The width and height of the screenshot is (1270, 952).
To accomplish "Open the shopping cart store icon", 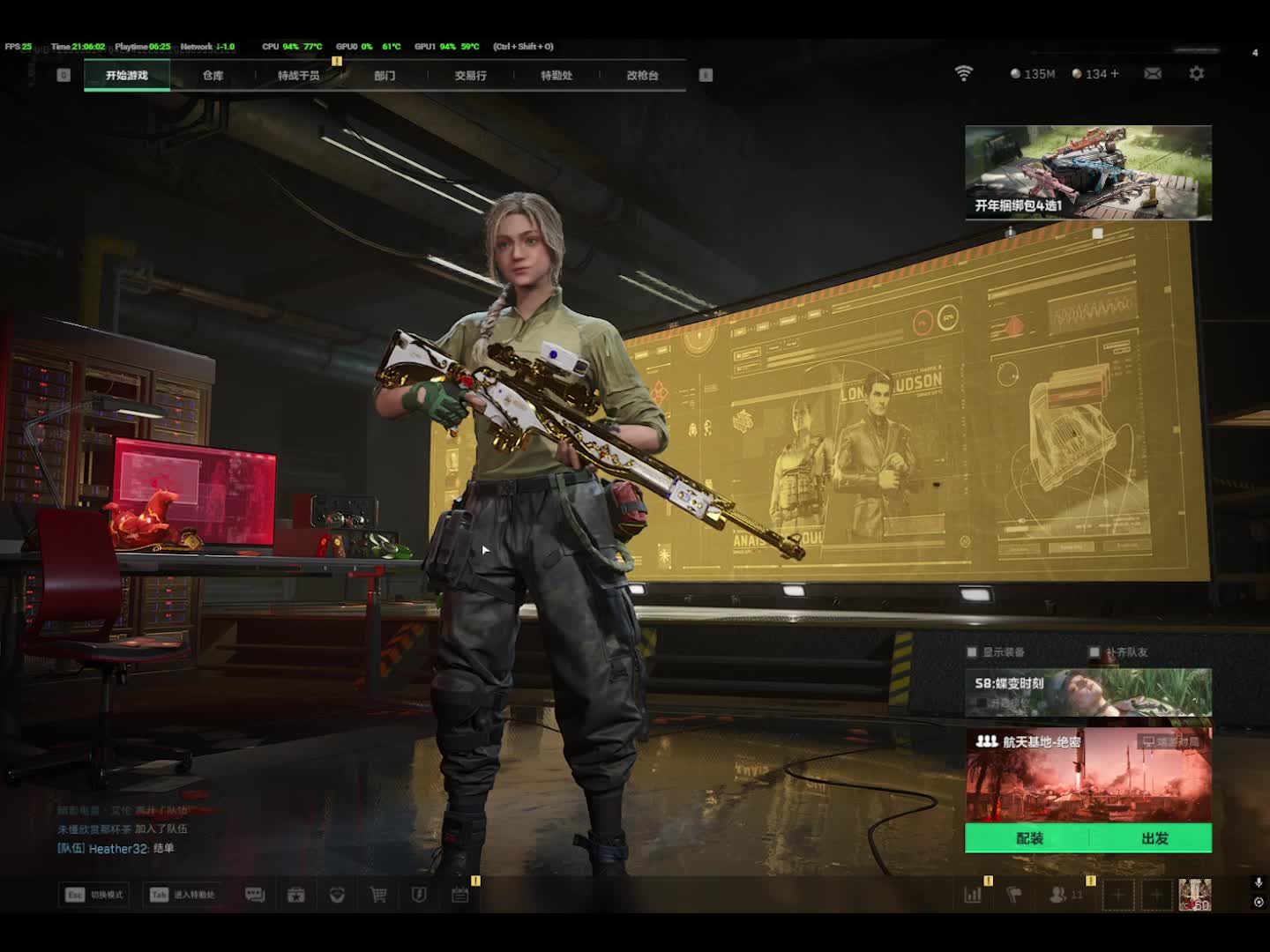I will click(378, 895).
